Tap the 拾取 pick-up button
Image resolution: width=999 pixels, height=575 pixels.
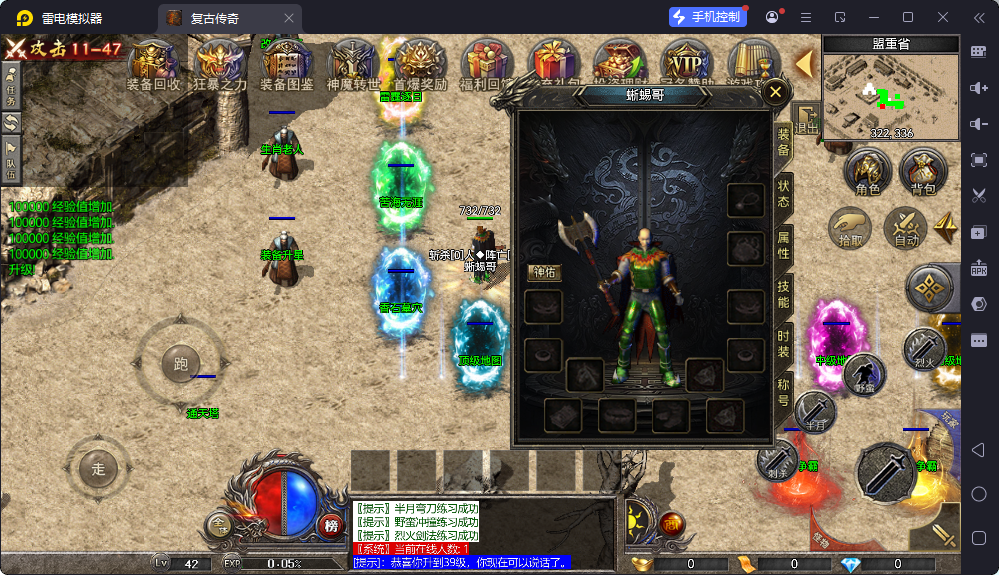(x=850, y=229)
